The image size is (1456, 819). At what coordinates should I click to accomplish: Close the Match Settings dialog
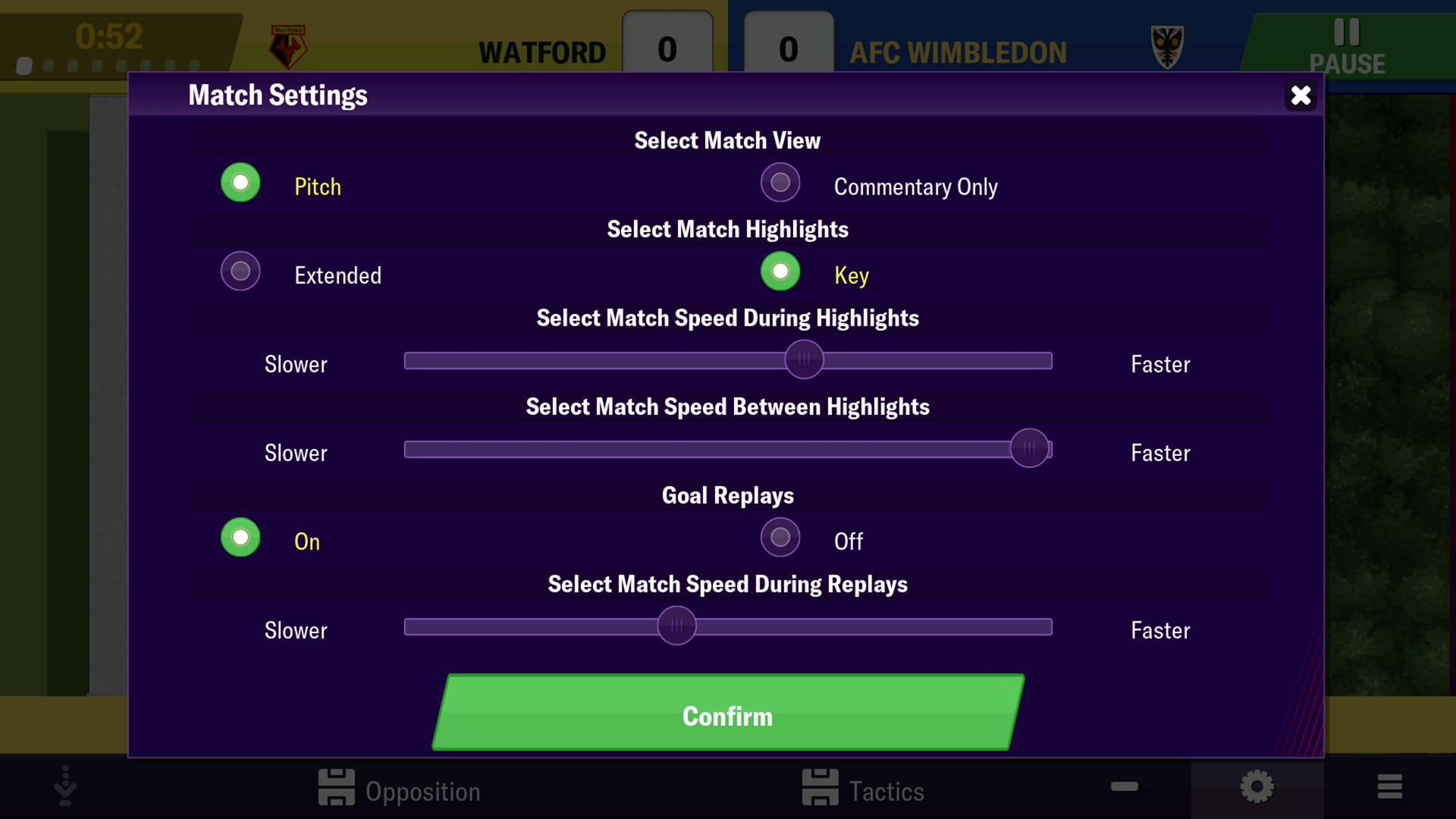pos(1301,96)
